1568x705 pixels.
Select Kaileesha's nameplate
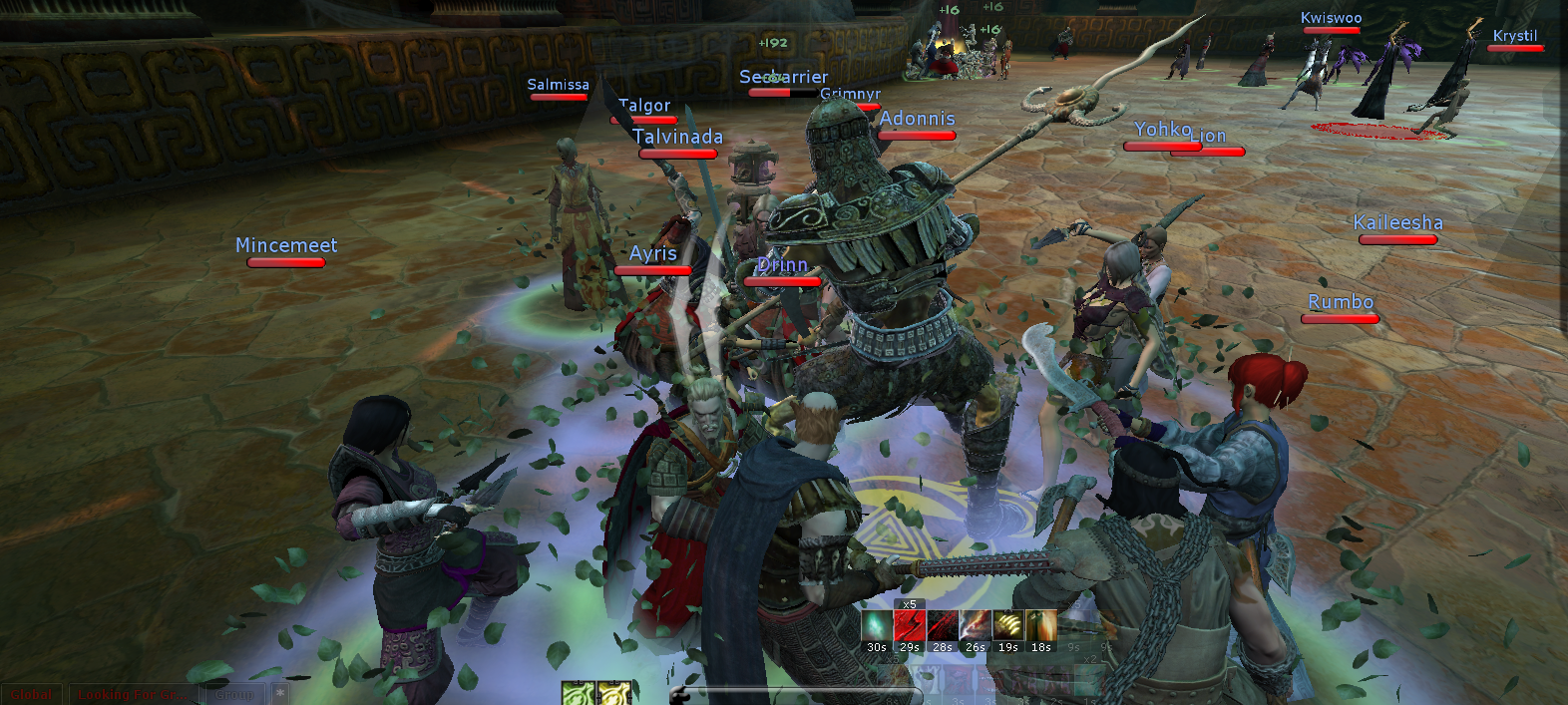tap(1397, 223)
